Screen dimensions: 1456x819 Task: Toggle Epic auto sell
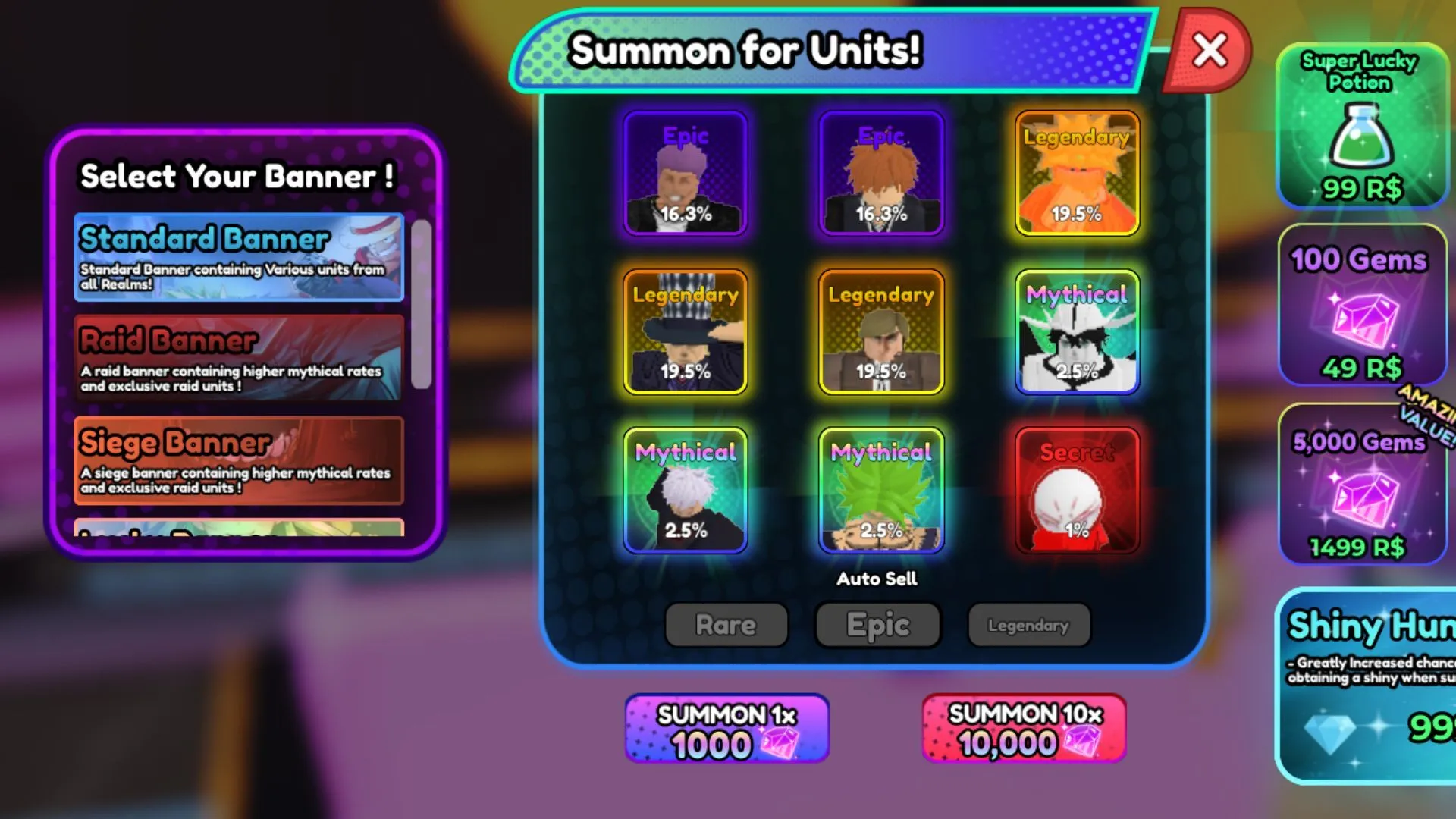click(877, 625)
